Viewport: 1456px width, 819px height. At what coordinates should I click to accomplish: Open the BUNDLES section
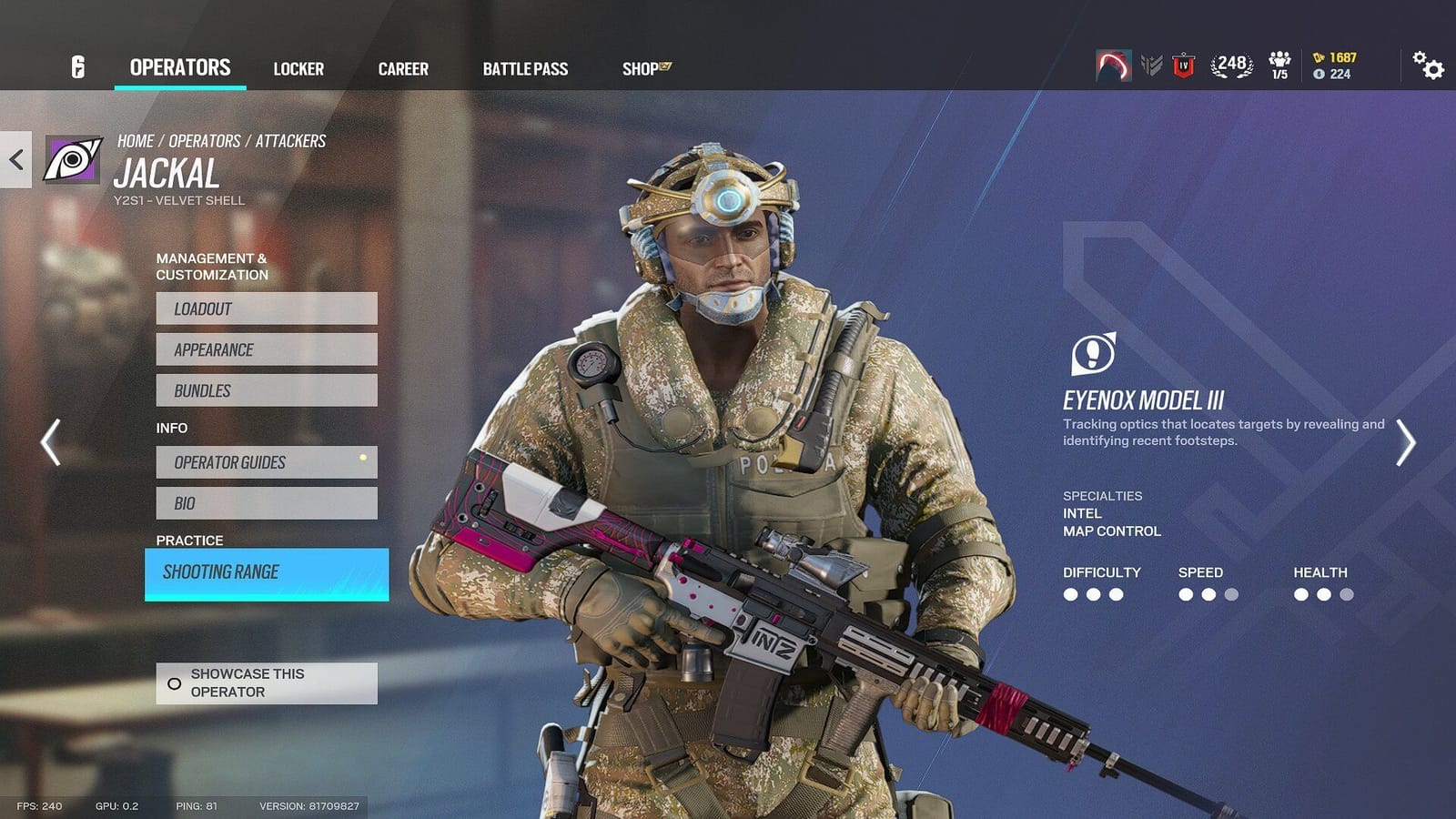pos(266,389)
